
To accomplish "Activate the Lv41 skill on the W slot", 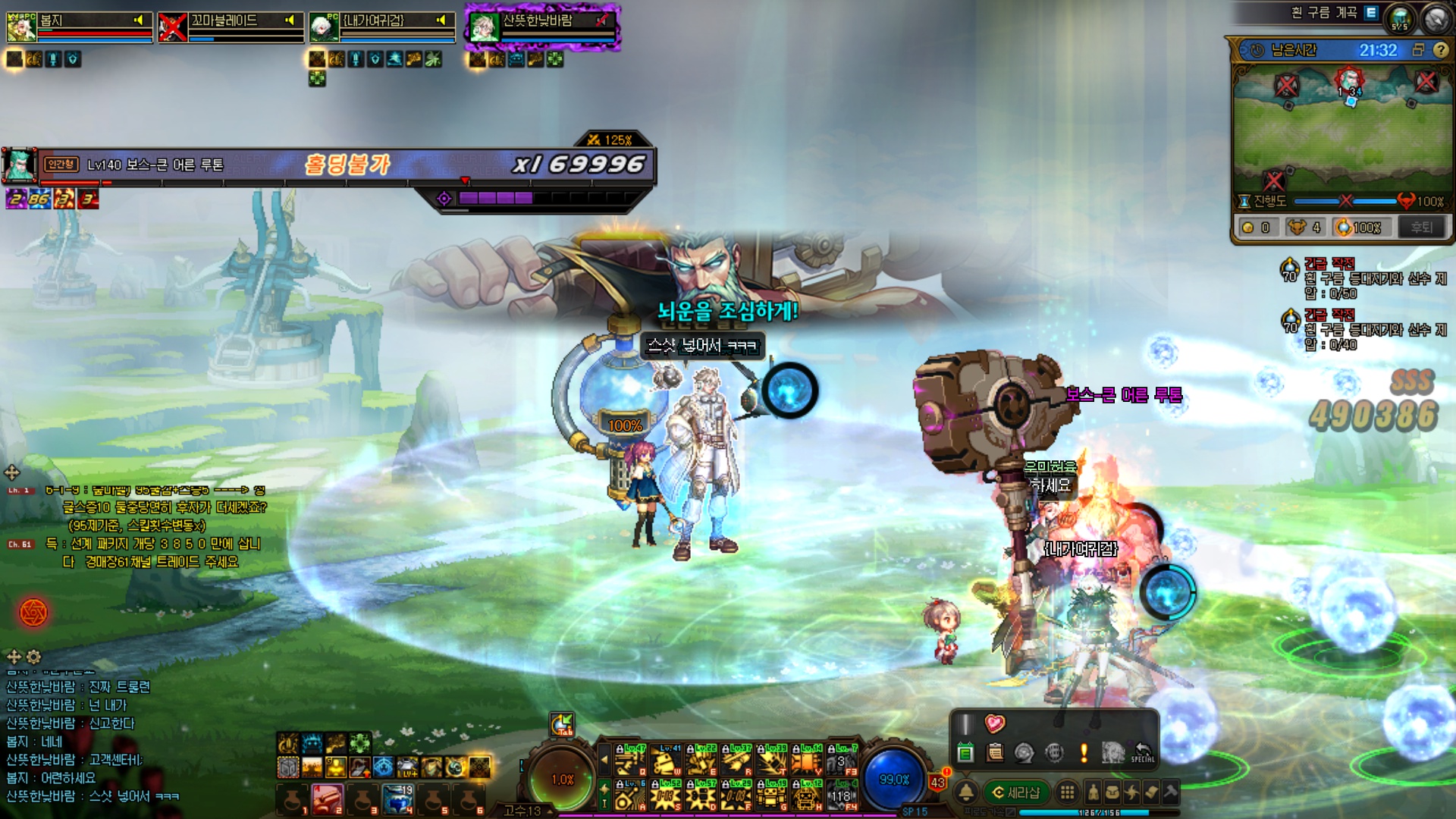I will (x=667, y=760).
